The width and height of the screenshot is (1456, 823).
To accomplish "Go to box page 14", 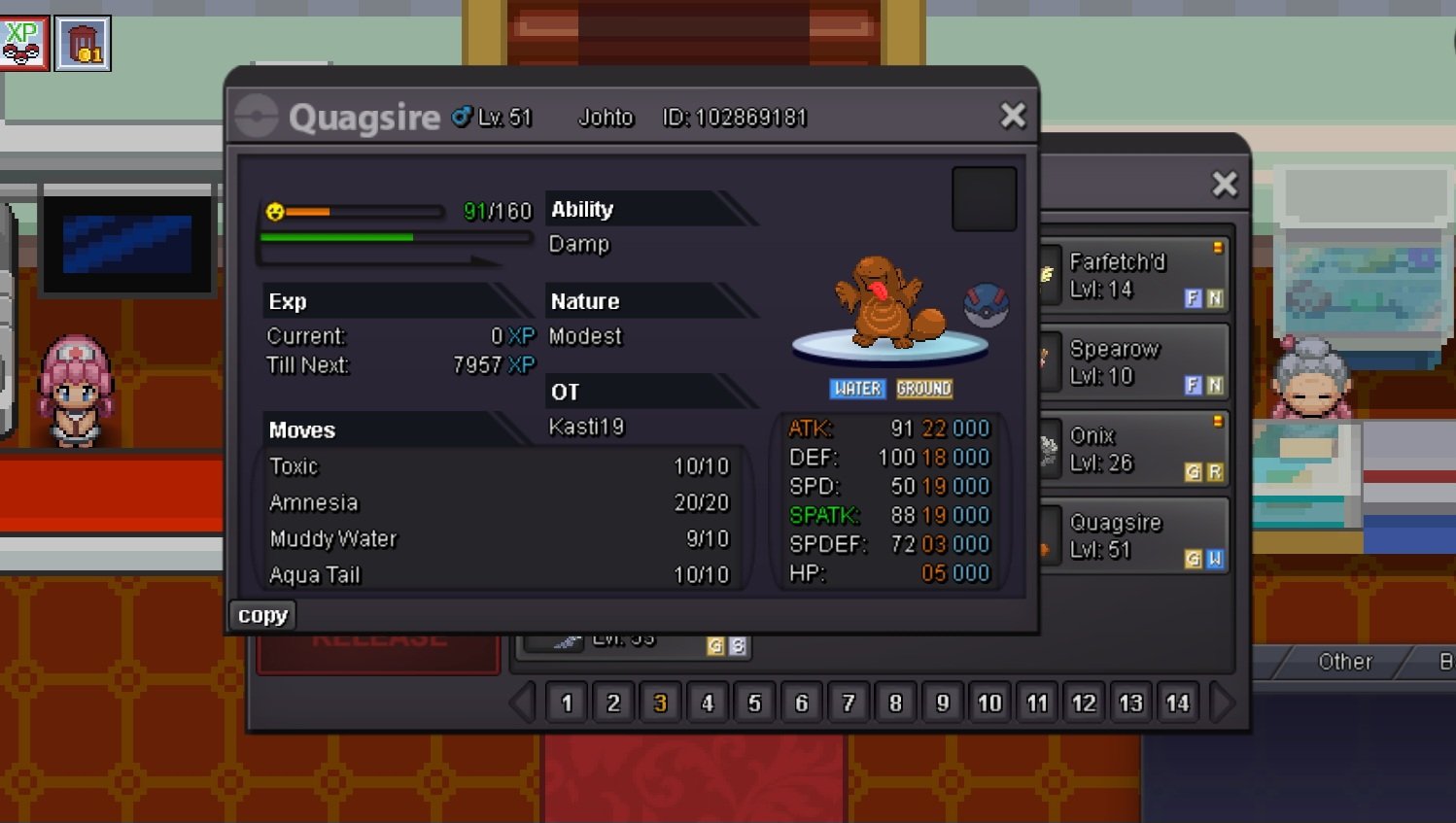I will [x=1177, y=703].
